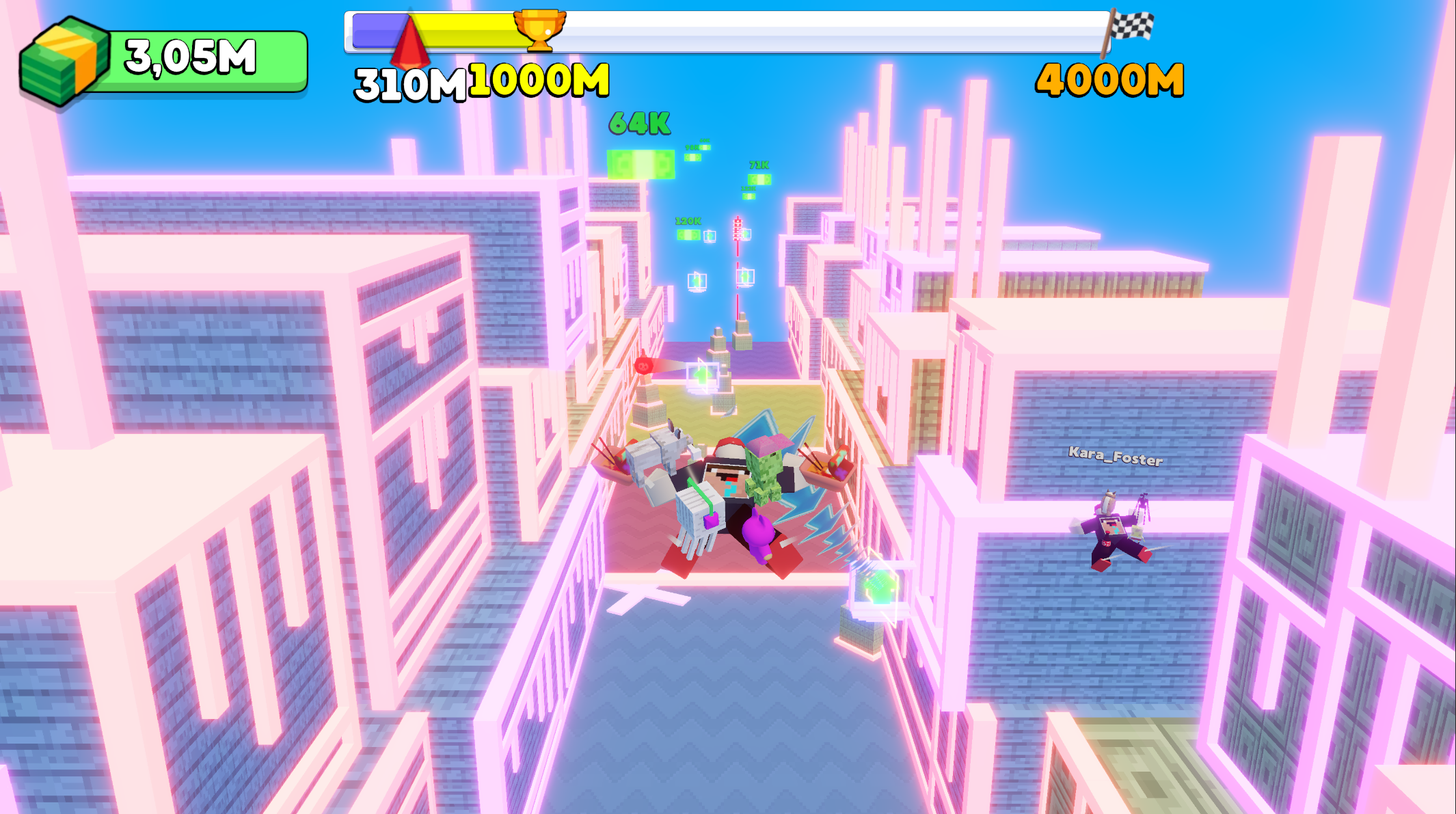Click the 122K small cash pickup
This screenshot has height=814, width=1456.
pos(749,196)
